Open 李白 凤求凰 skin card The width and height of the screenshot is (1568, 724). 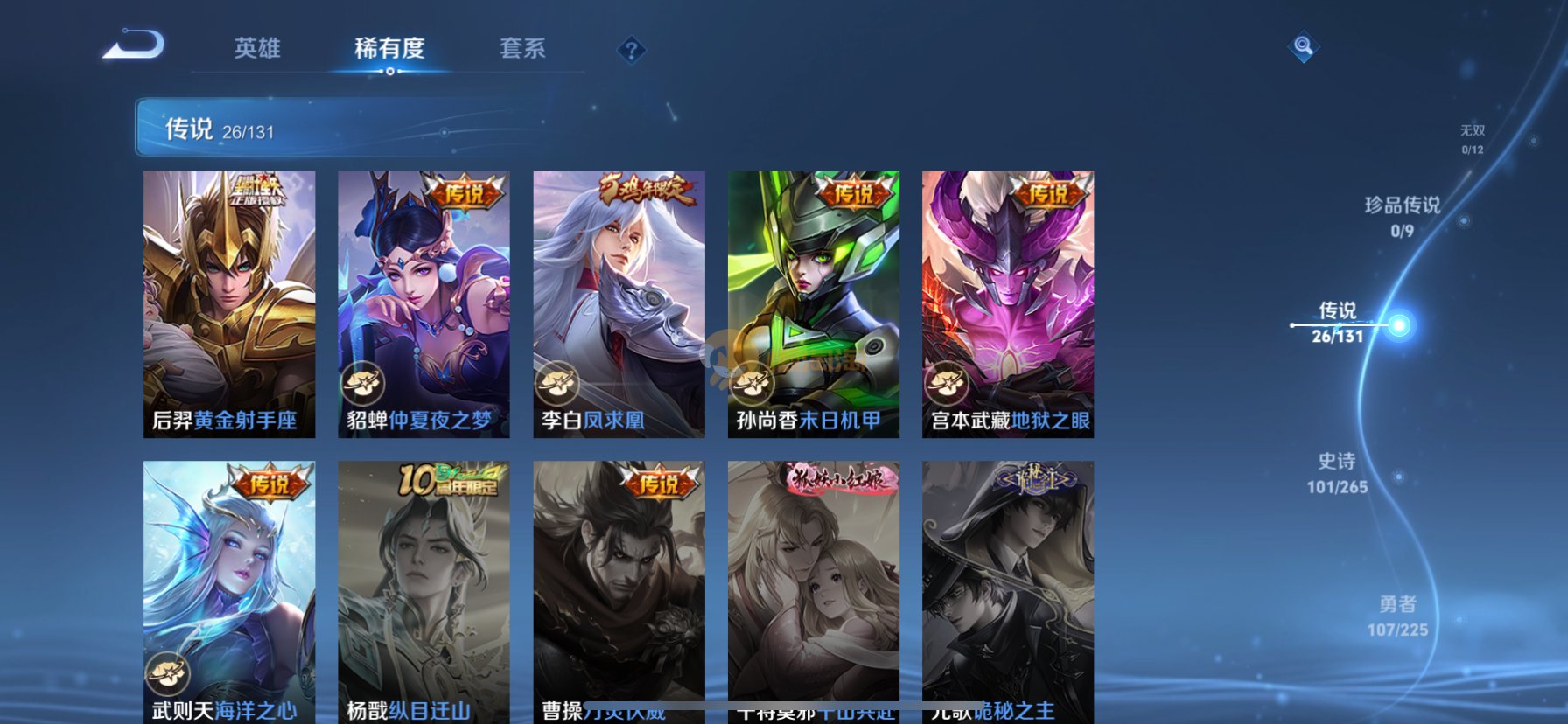[x=619, y=303]
